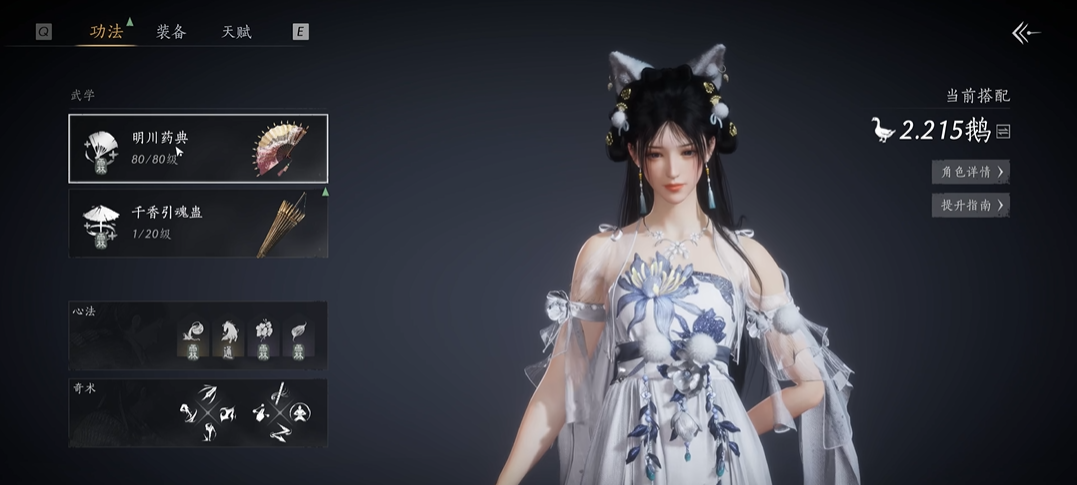
Task: Open the first swirl 心法 slot
Action: (x=194, y=334)
